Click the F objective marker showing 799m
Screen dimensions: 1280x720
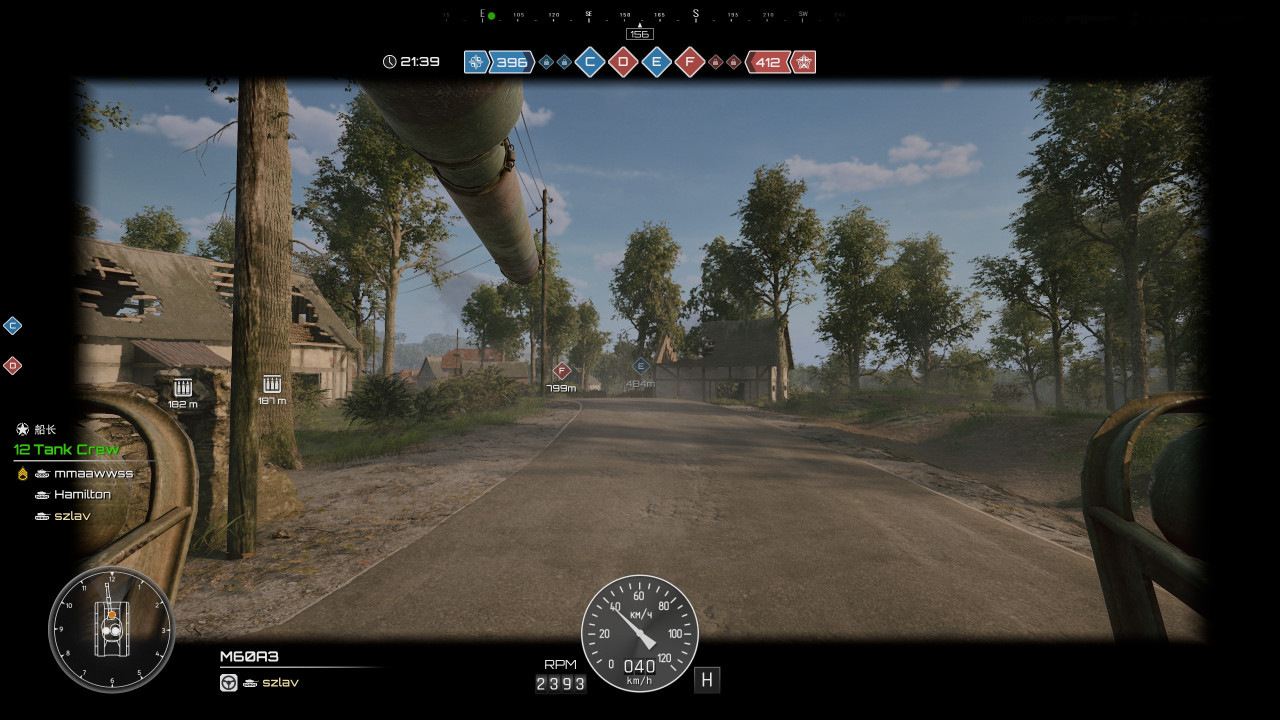point(561,371)
